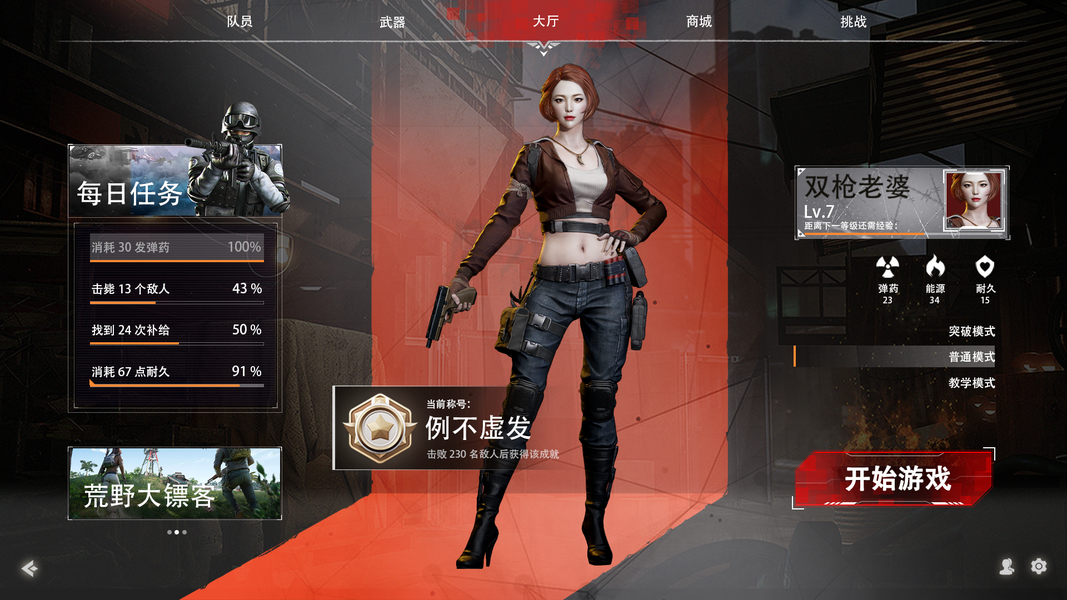Open the 挑战 tab
This screenshot has width=1067, height=600.
[x=853, y=21]
